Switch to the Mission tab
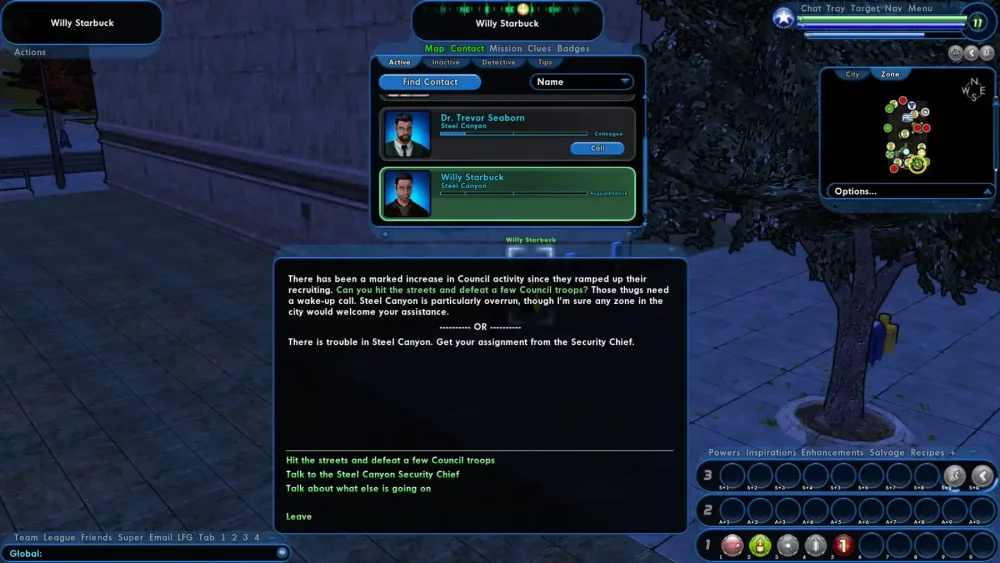This screenshot has height=563, width=1000. tap(506, 48)
